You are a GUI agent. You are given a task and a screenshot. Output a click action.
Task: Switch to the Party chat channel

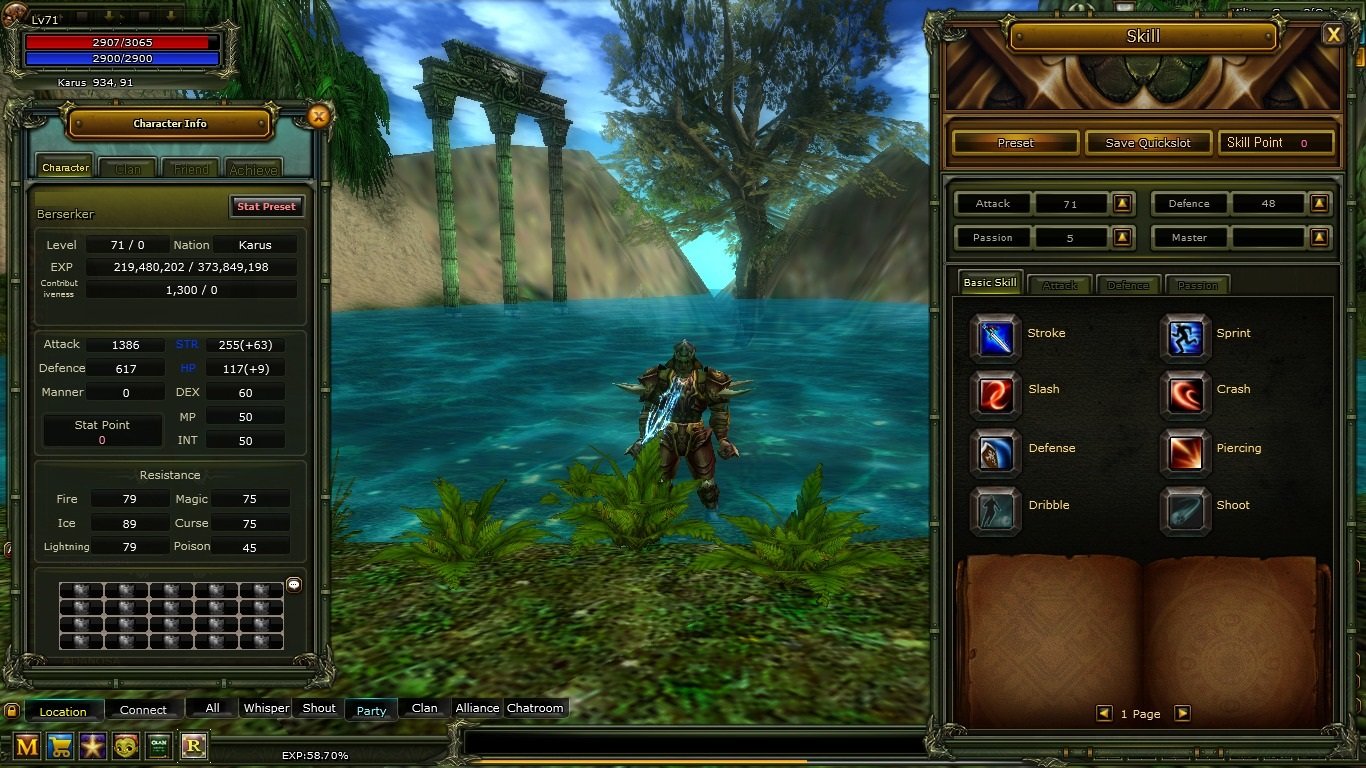click(x=370, y=710)
